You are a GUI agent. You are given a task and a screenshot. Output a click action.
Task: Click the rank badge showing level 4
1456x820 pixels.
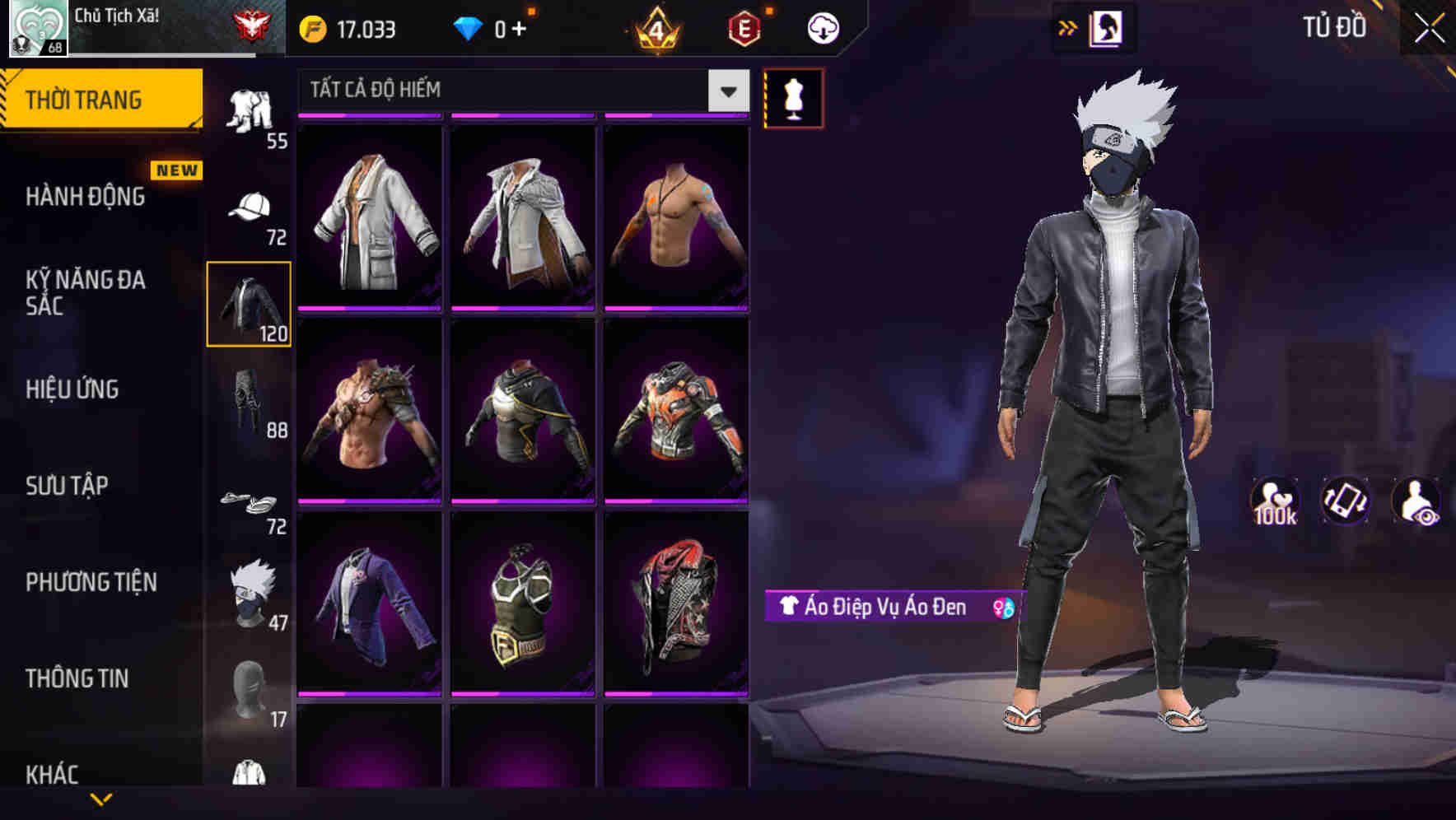pyautogui.click(x=653, y=27)
